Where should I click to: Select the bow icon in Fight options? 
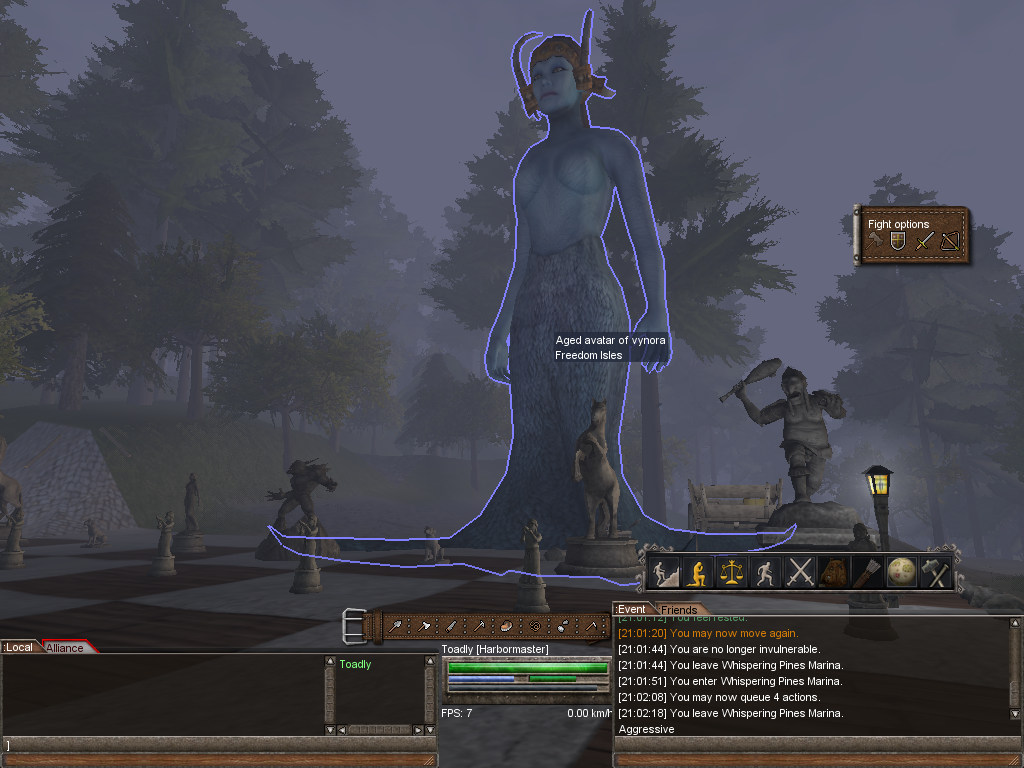949,242
